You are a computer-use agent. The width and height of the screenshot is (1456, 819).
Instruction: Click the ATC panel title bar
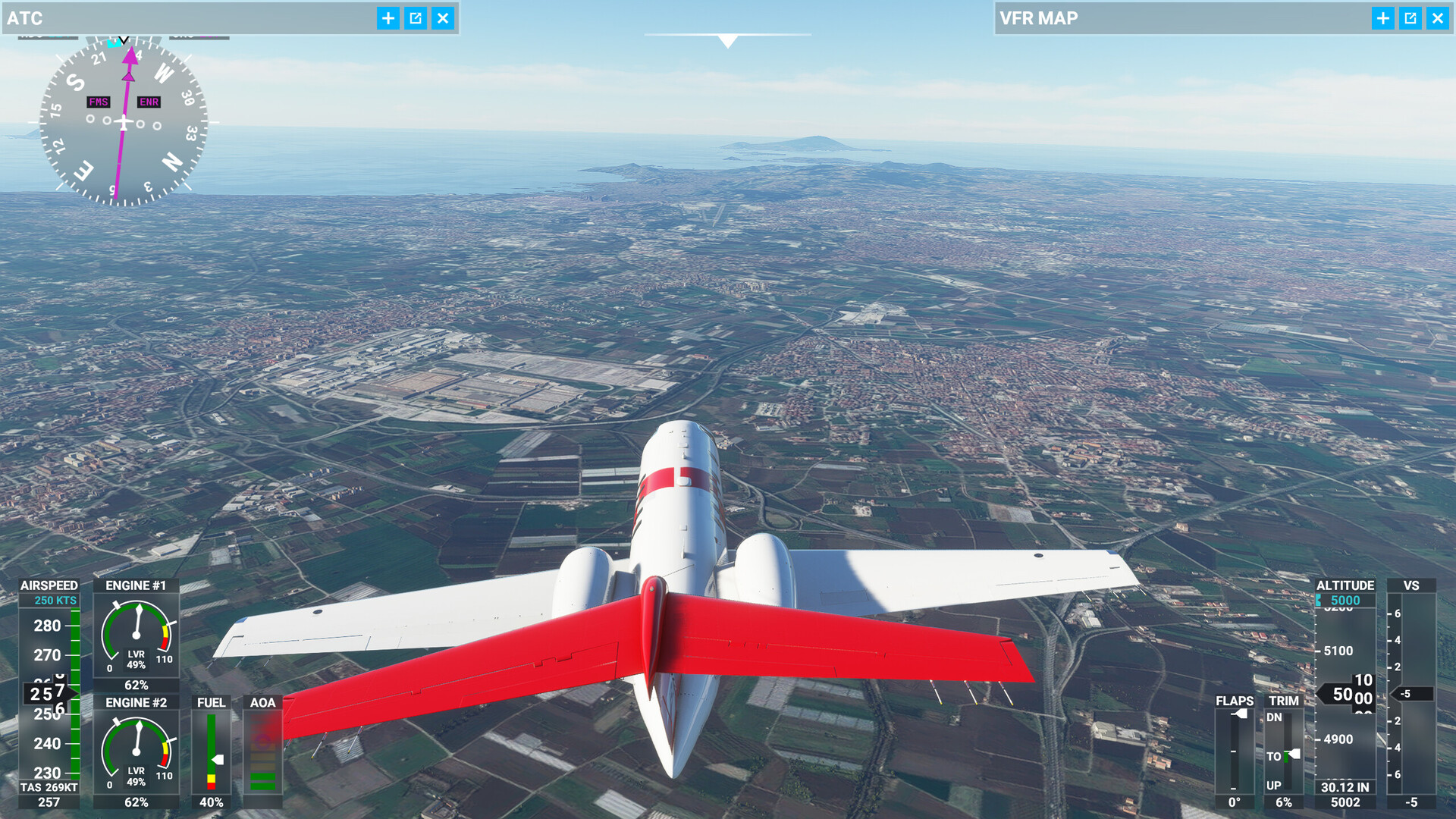coord(190,18)
